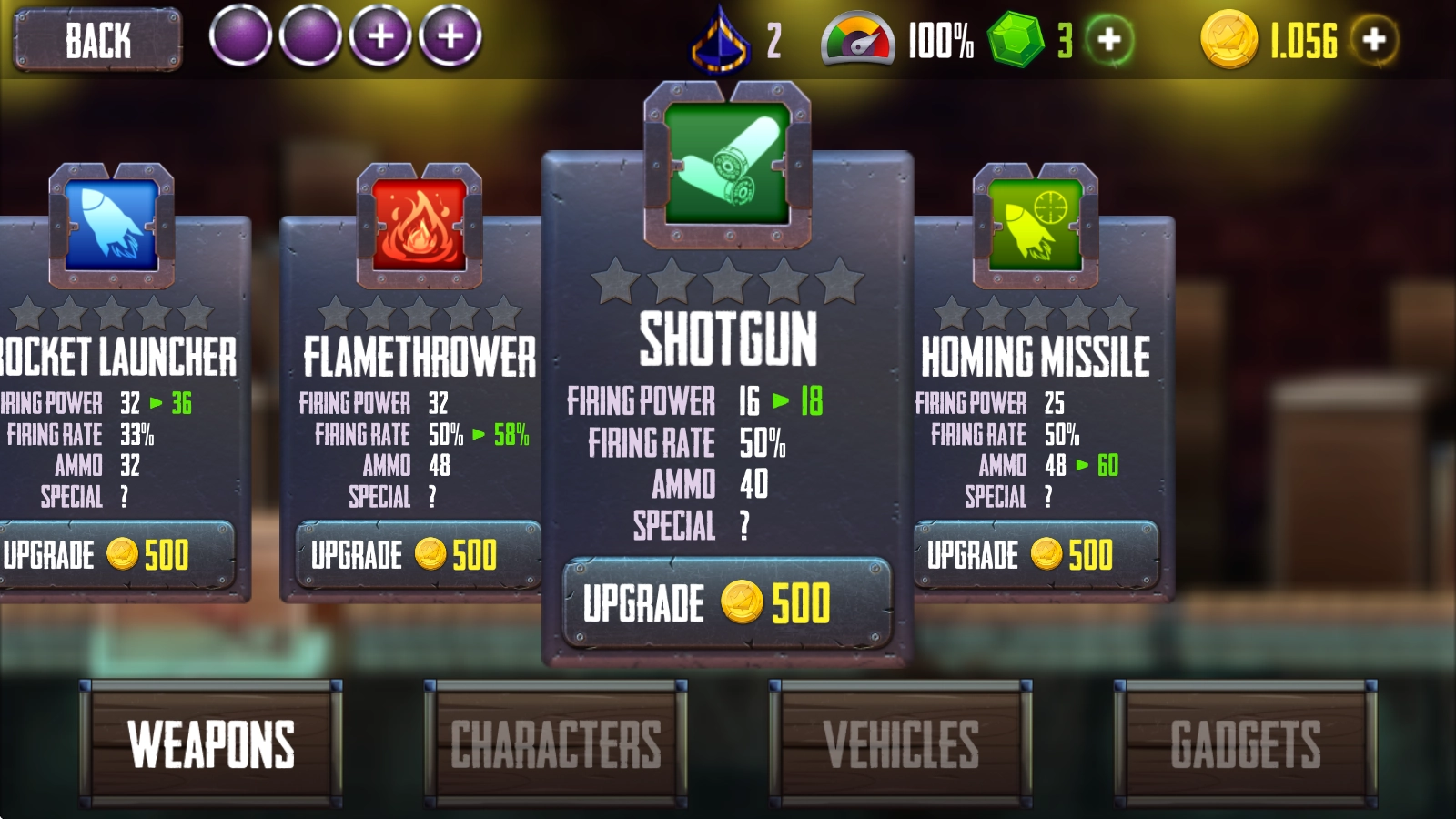Show the Vehicles tab
This screenshot has width=1456, height=819.
[901, 743]
